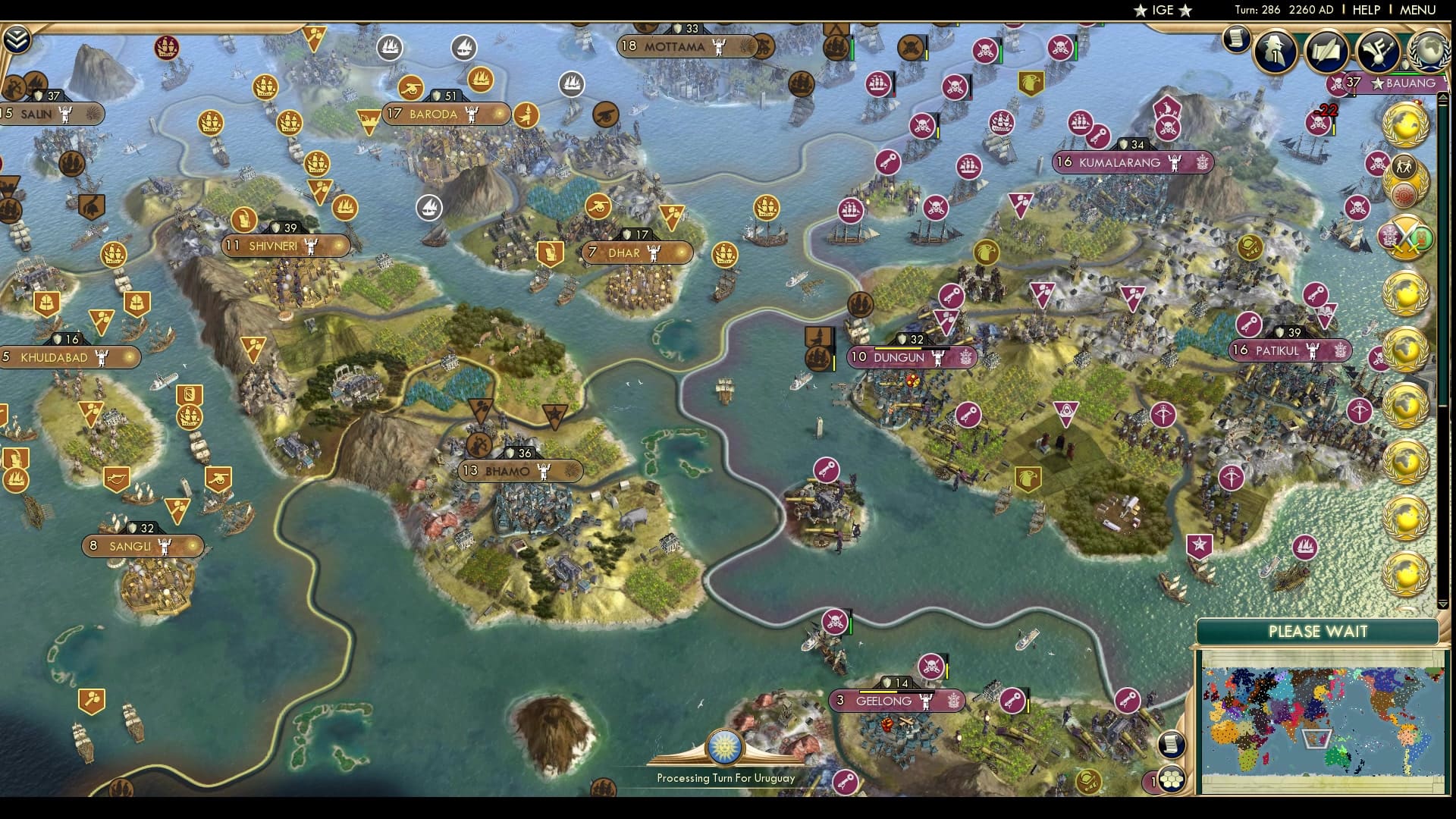Click the pirate skull notification below Bauang banner
The height and width of the screenshot is (819, 1456).
(1319, 122)
